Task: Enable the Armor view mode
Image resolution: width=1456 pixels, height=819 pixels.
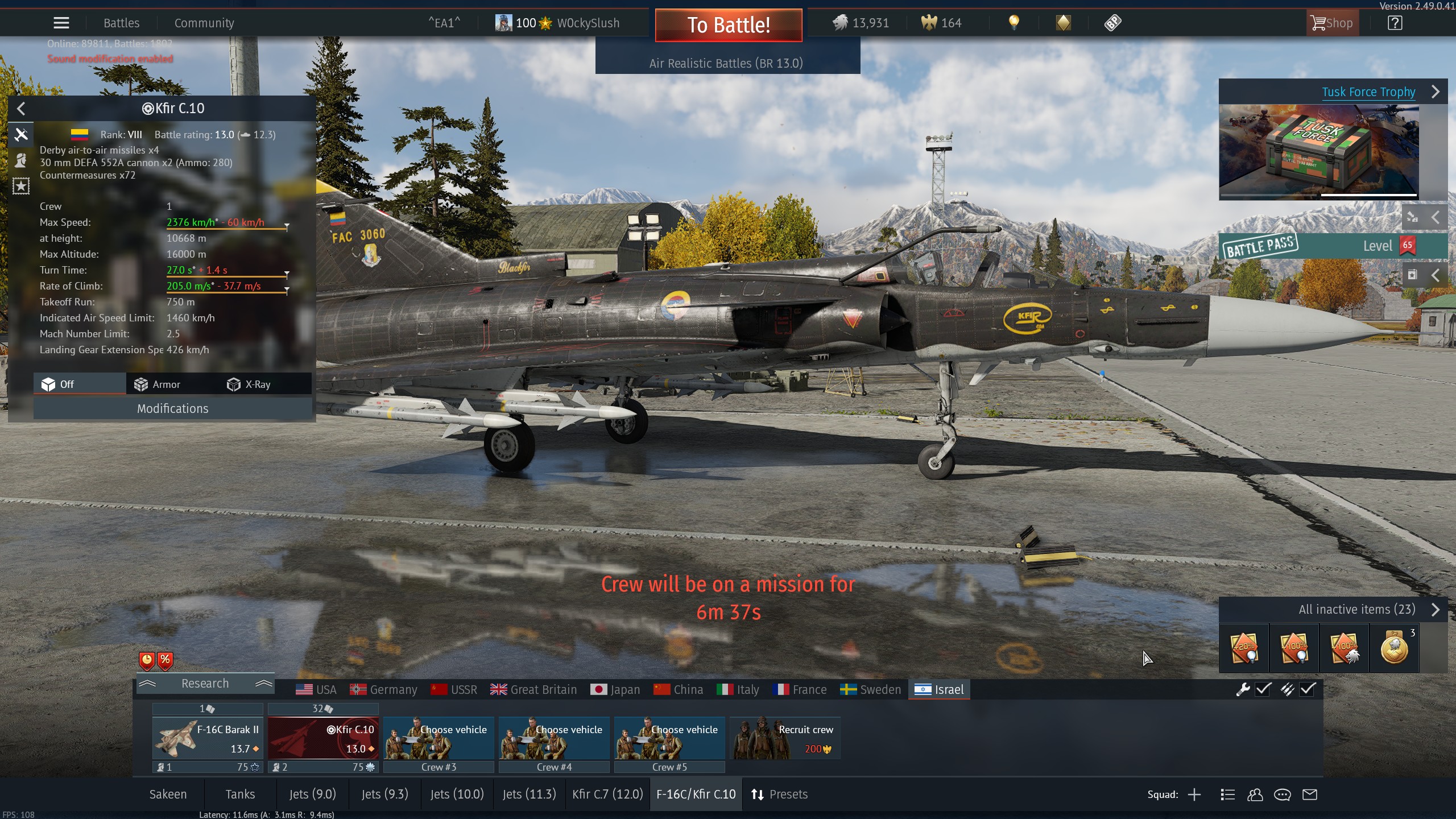Action: [158, 384]
